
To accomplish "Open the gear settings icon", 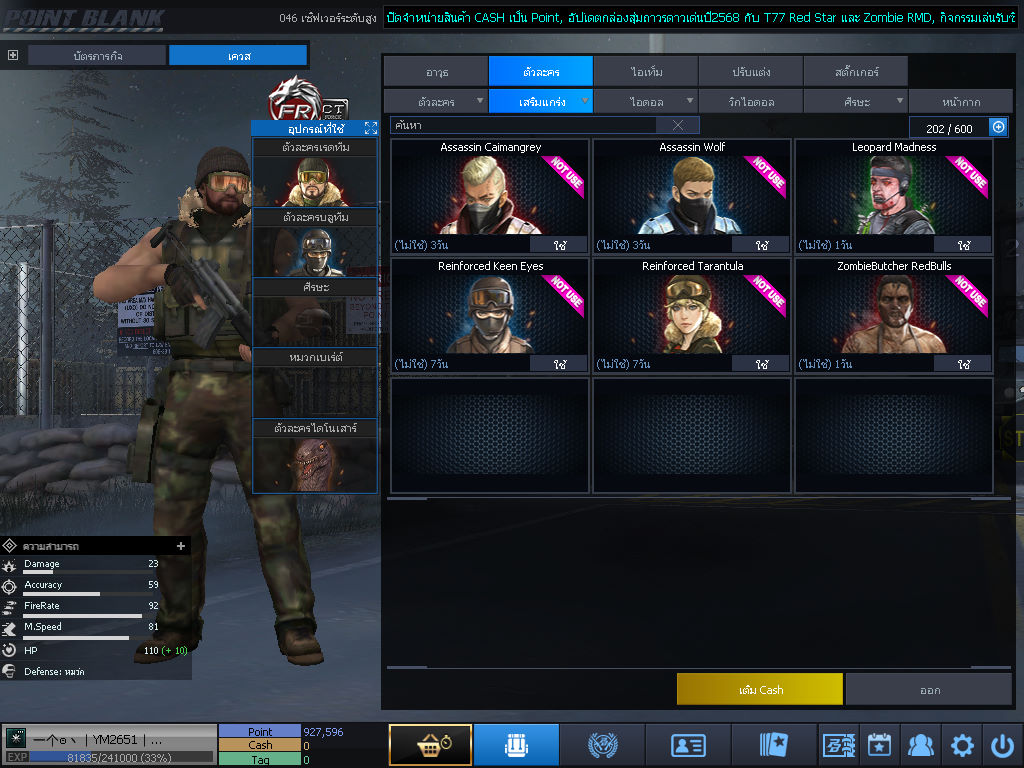I will [962, 745].
